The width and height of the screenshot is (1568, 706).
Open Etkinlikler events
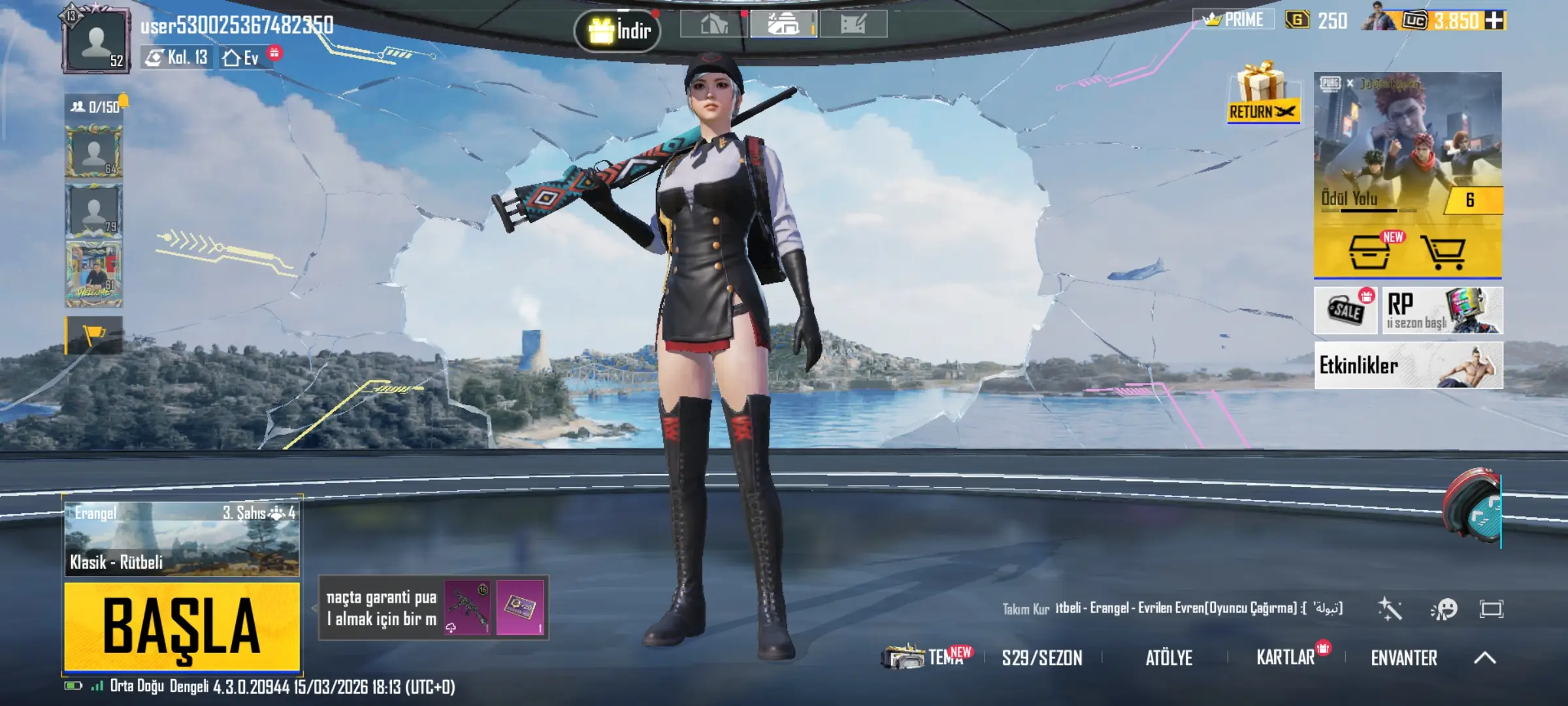1408,365
